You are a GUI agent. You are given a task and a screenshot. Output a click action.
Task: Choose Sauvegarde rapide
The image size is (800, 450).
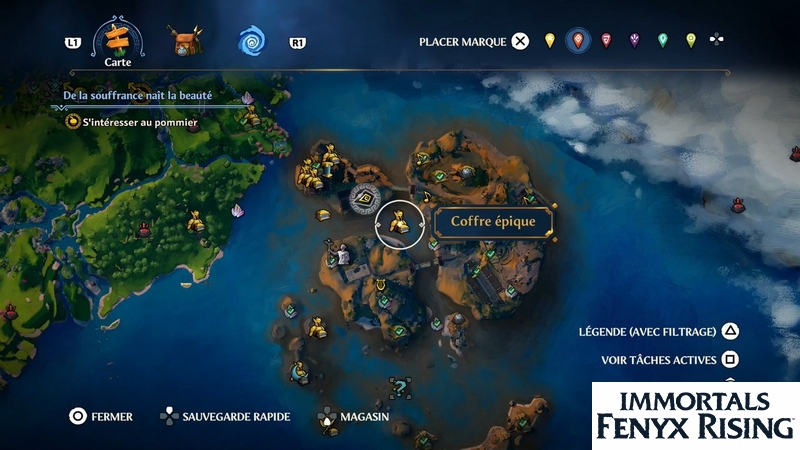click(x=225, y=416)
